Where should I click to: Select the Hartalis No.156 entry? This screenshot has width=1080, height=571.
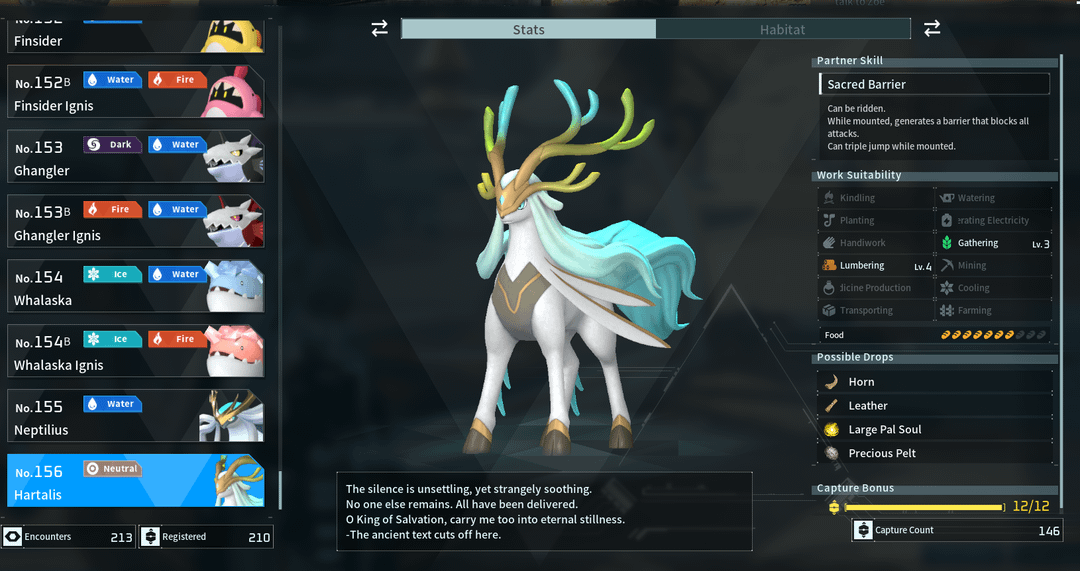[136, 482]
